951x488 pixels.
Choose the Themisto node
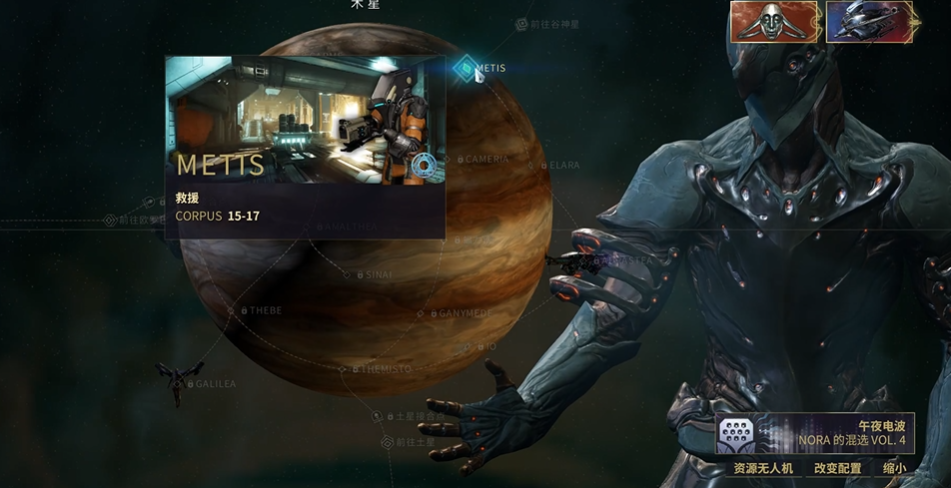[343, 369]
